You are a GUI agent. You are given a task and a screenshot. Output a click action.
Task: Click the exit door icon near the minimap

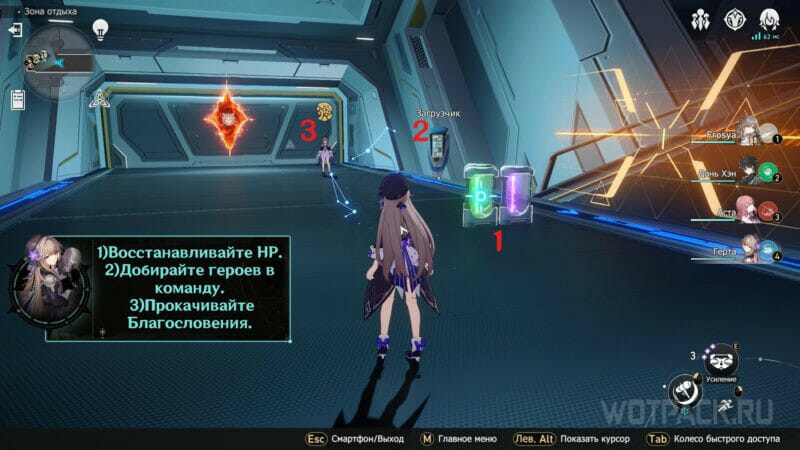(15, 30)
